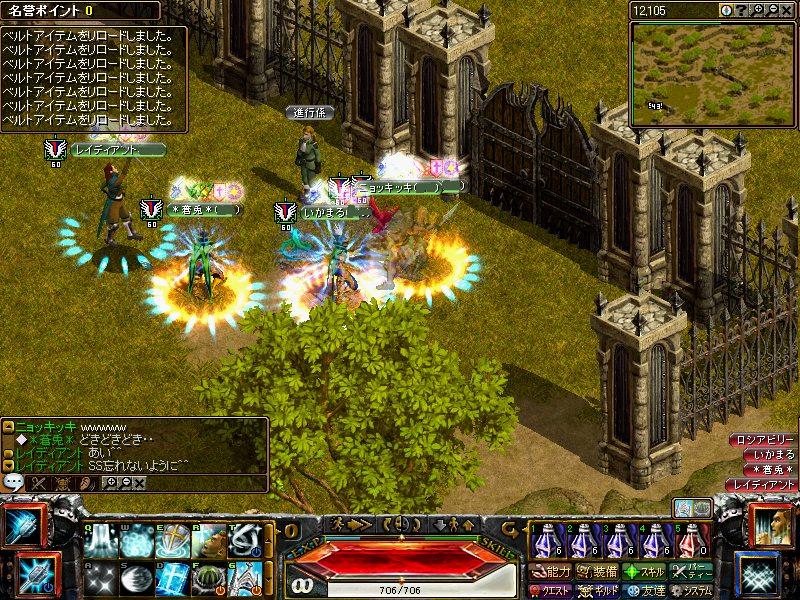Image resolution: width=800 pixels, height=600 pixels.
Task: Open the ギルド (Guild) window
Action: tap(596, 591)
